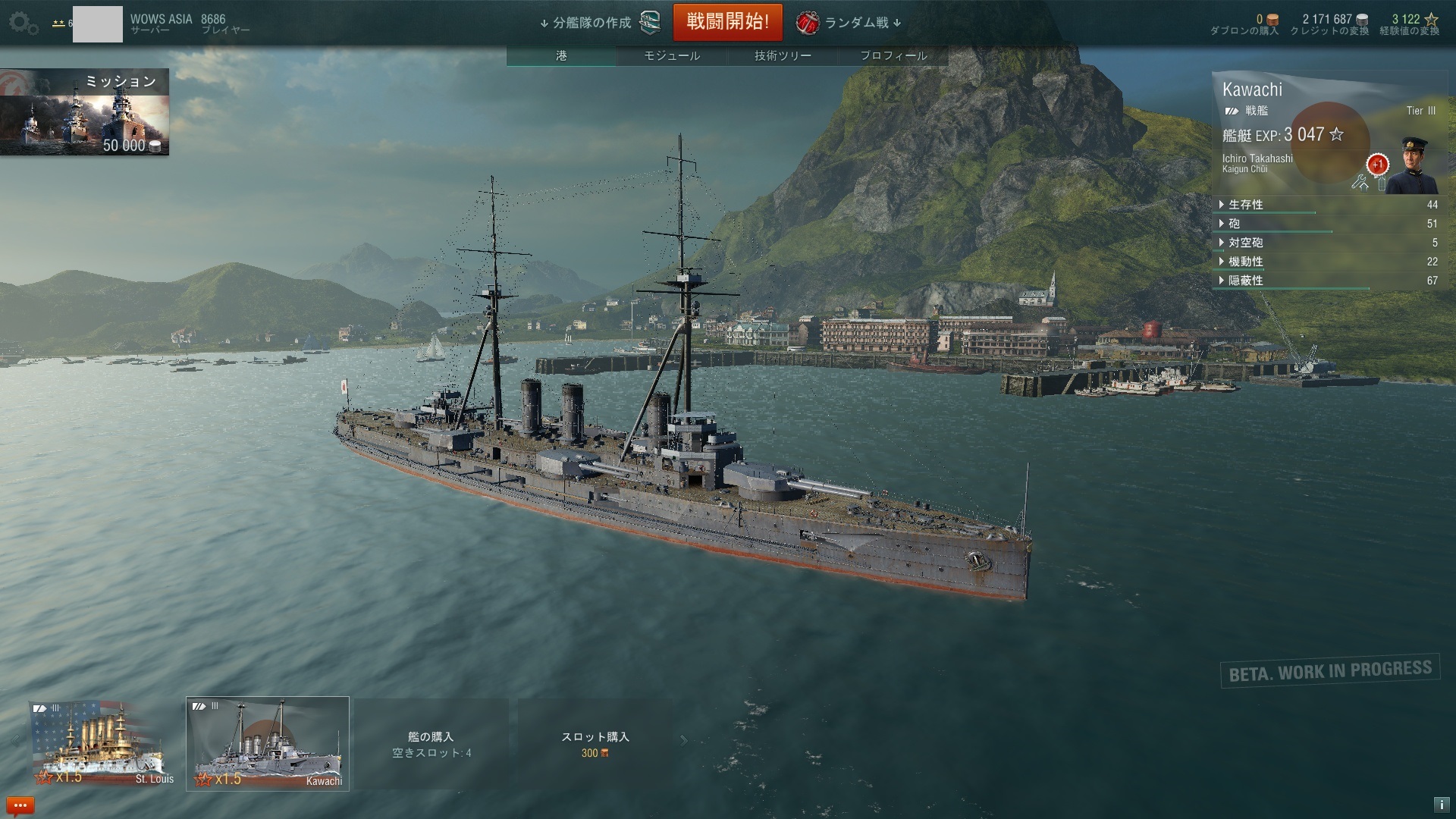Buy a slot via スロット購入
The image size is (1456, 819).
tap(595, 744)
